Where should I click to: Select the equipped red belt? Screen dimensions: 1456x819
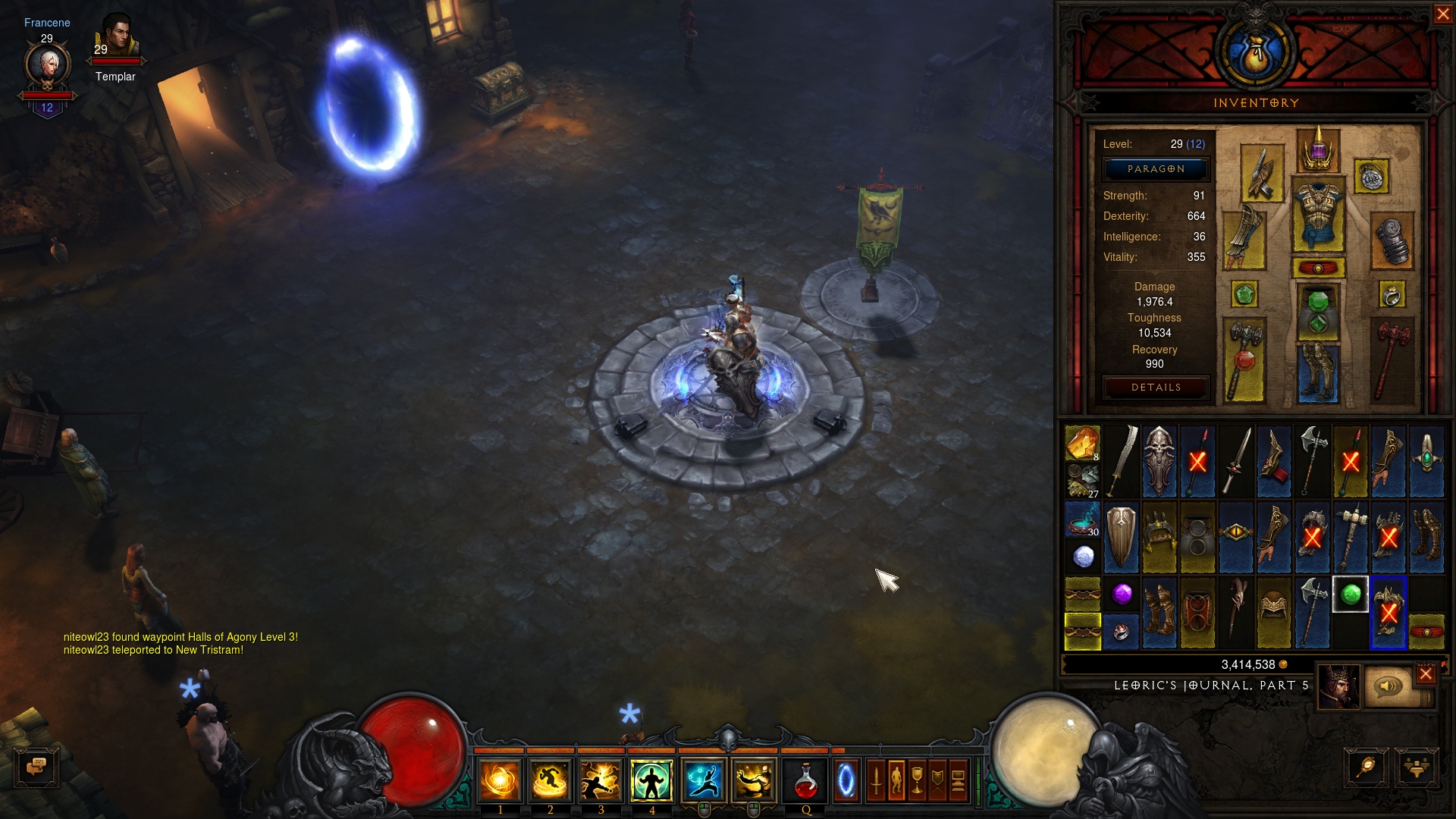(x=1318, y=268)
